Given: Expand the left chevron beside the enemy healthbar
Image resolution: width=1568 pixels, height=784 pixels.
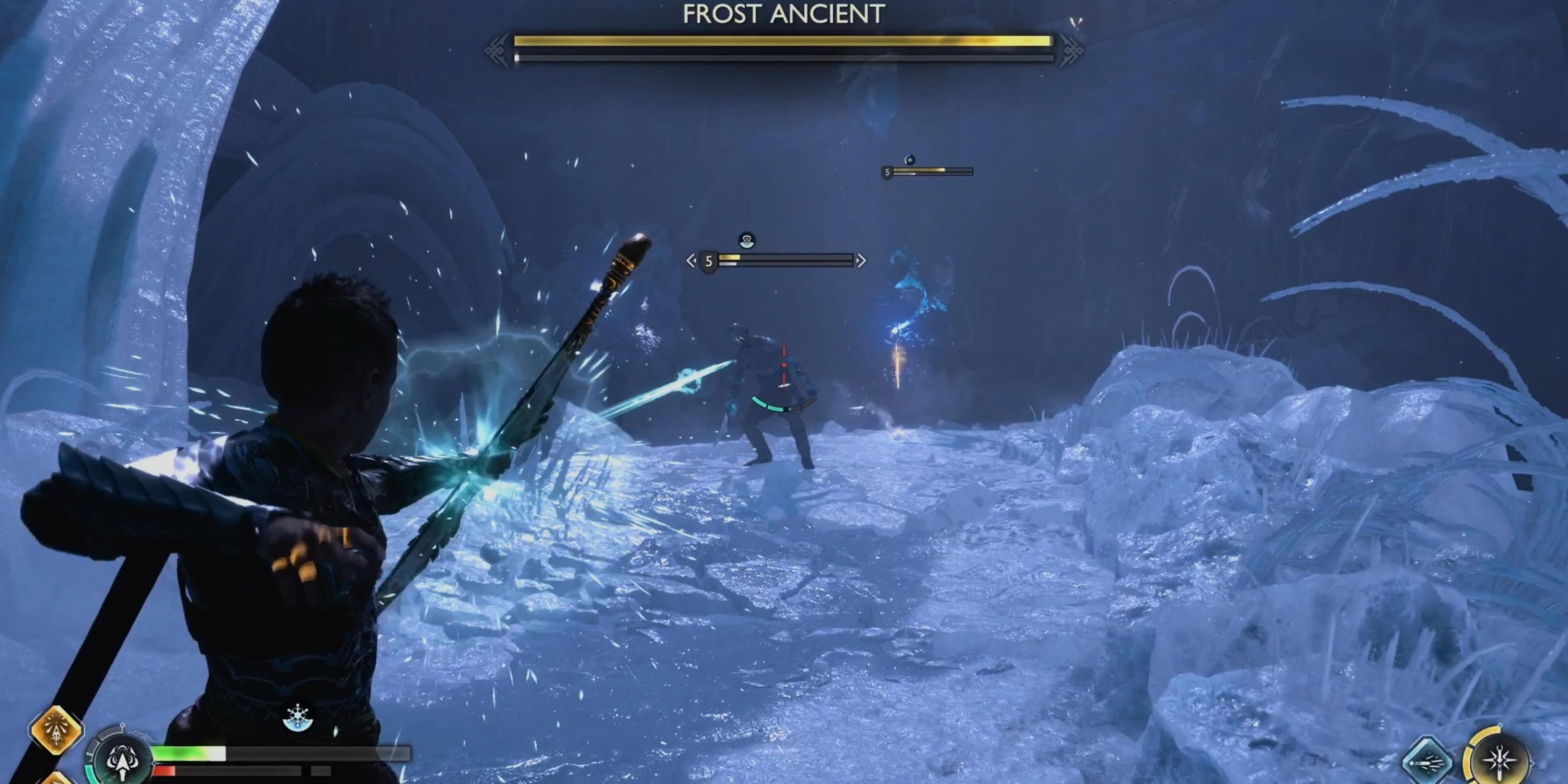Looking at the screenshot, I should pyautogui.click(x=692, y=260).
